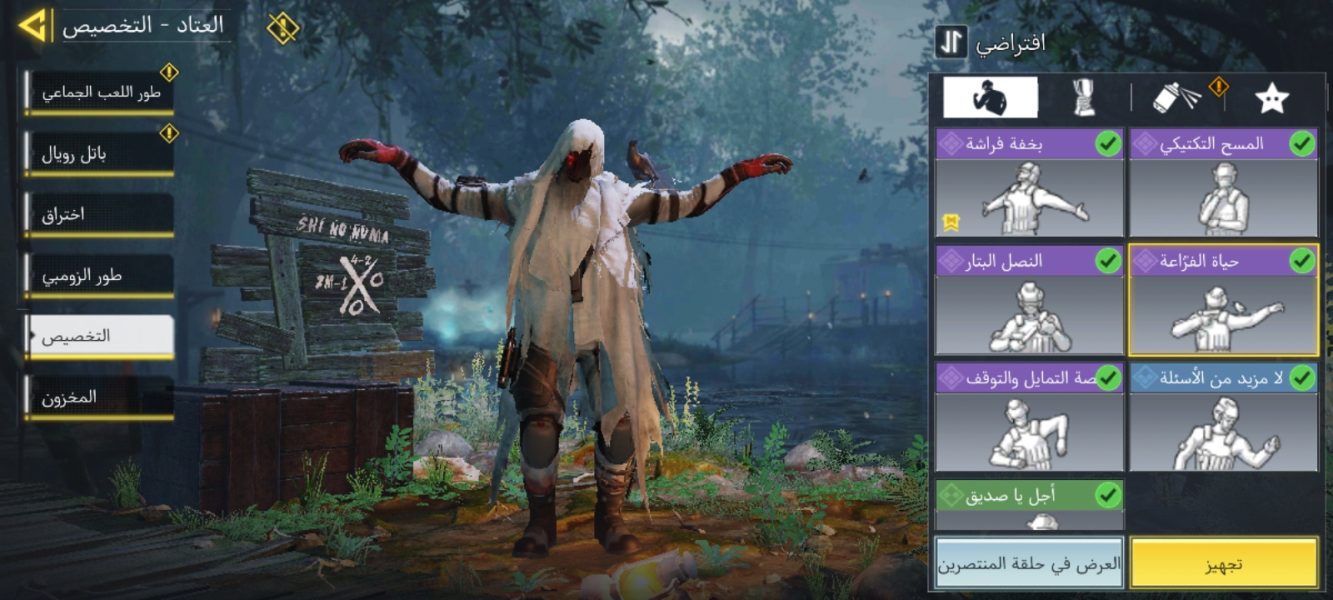Open the spray can tab
The image size is (1333, 600).
tap(1177, 97)
